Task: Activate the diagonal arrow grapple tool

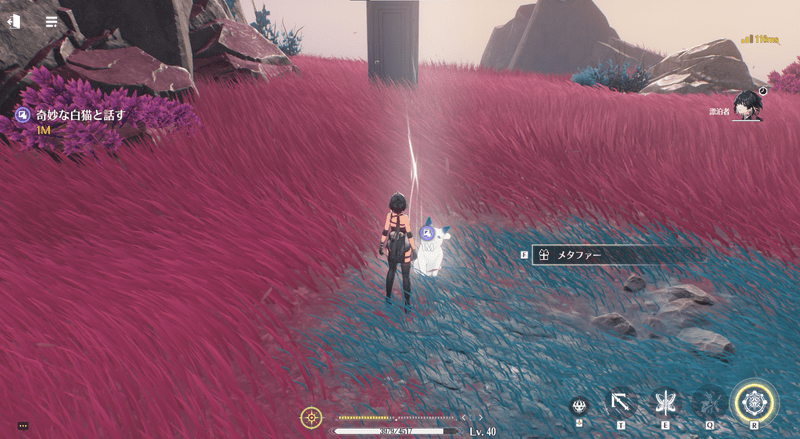Action: (620, 402)
